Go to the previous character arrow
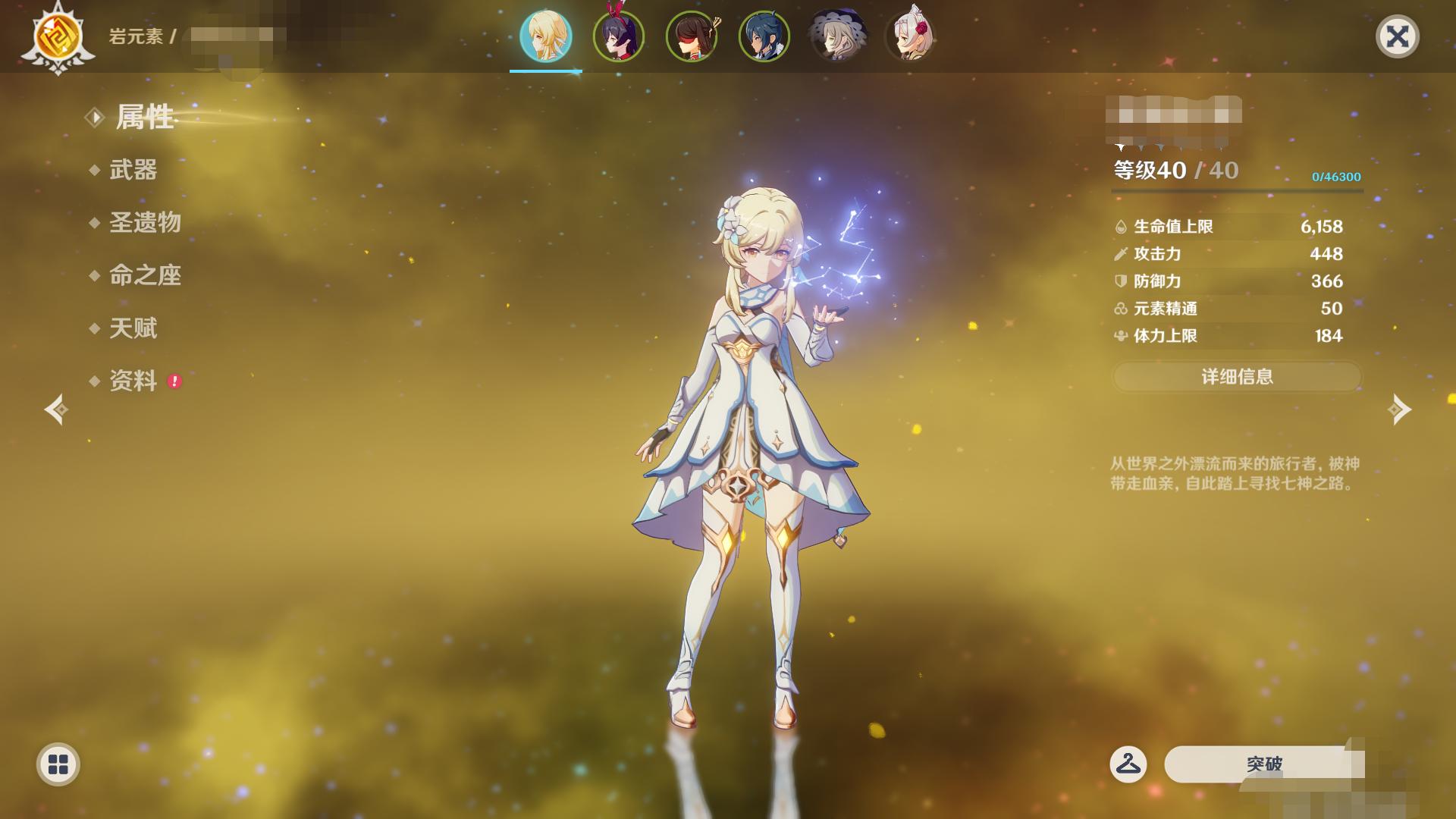 (56, 409)
